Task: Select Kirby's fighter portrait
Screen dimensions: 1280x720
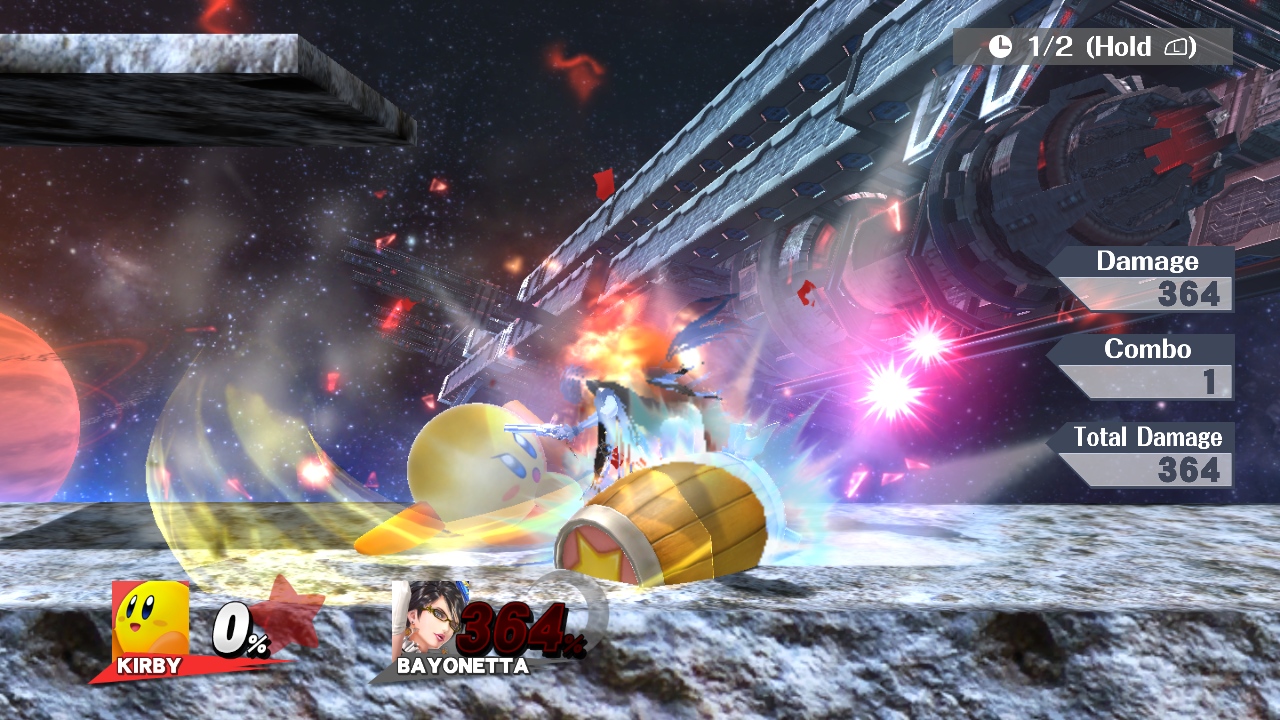Action: pyautogui.click(x=150, y=618)
